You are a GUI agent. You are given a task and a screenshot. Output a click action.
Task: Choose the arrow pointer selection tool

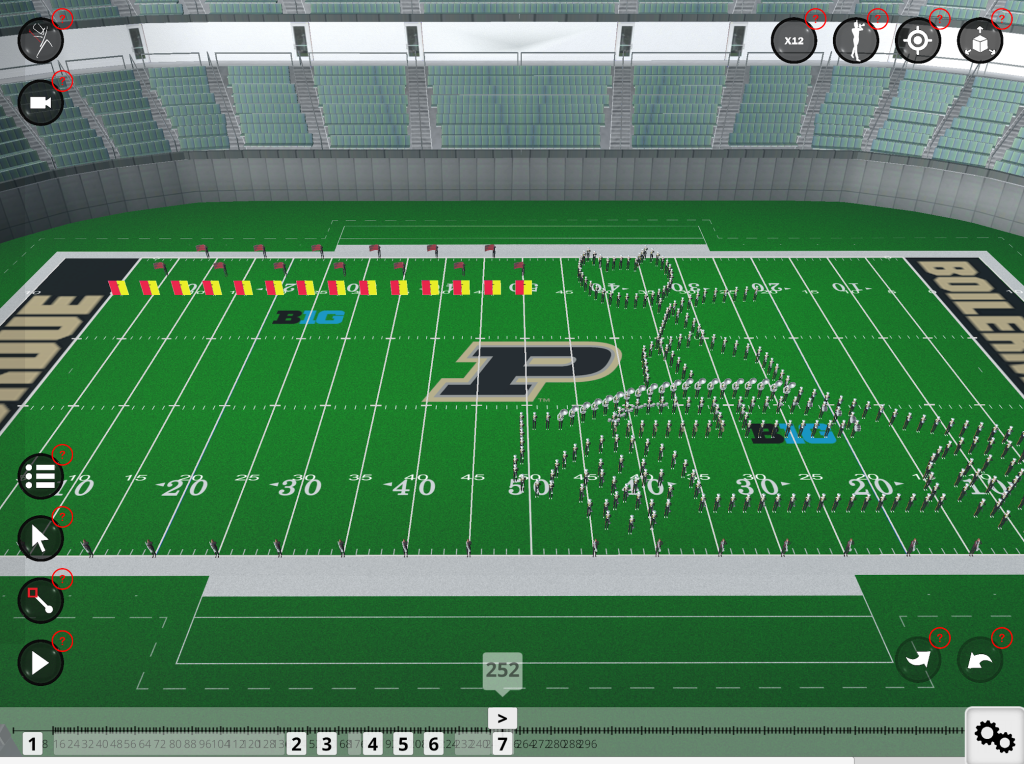coord(41,539)
